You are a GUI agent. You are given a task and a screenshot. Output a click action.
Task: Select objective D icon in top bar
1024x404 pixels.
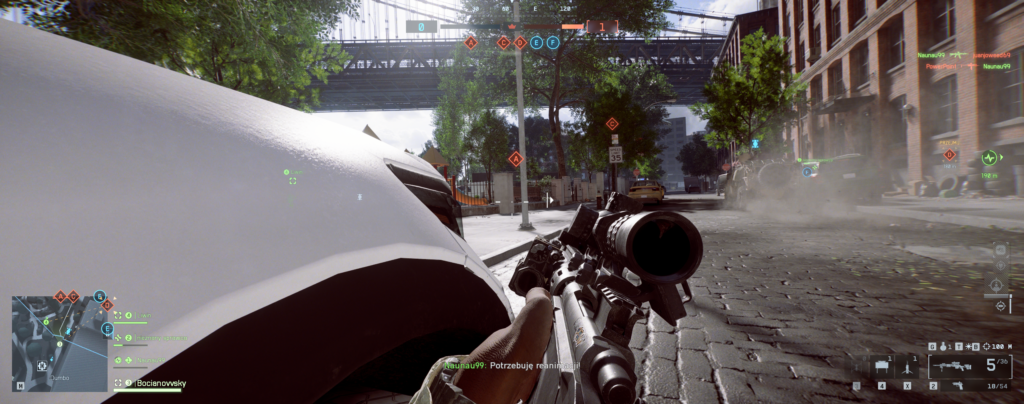(520, 43)
